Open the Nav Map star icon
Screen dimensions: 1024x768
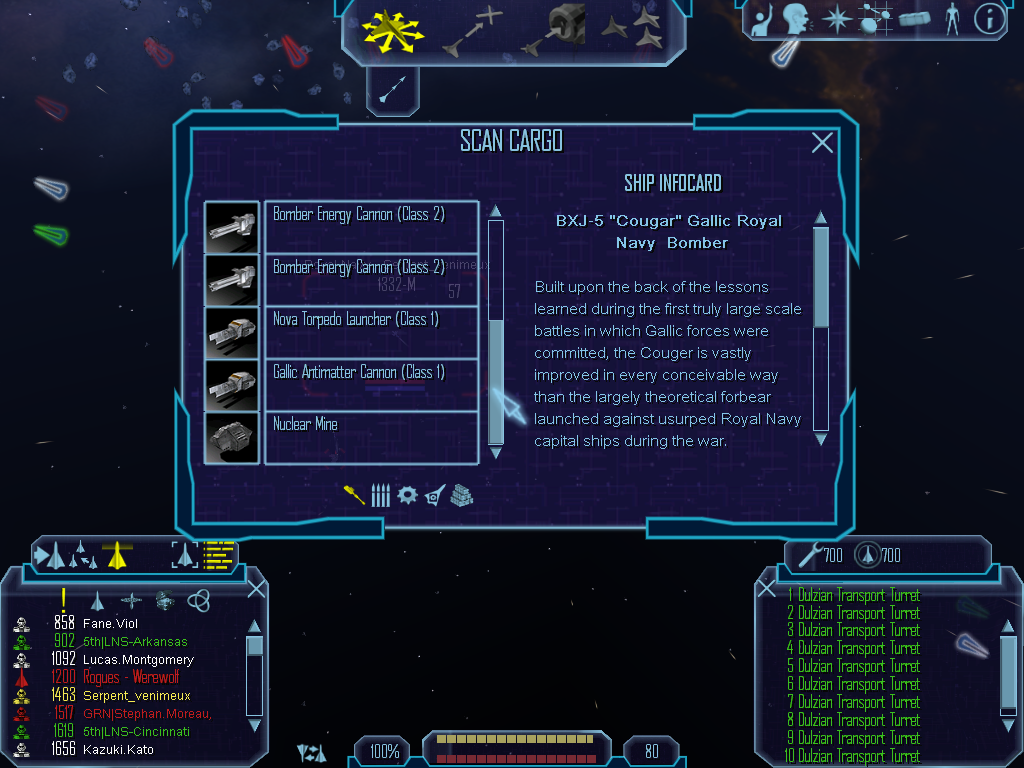[835, 19]
